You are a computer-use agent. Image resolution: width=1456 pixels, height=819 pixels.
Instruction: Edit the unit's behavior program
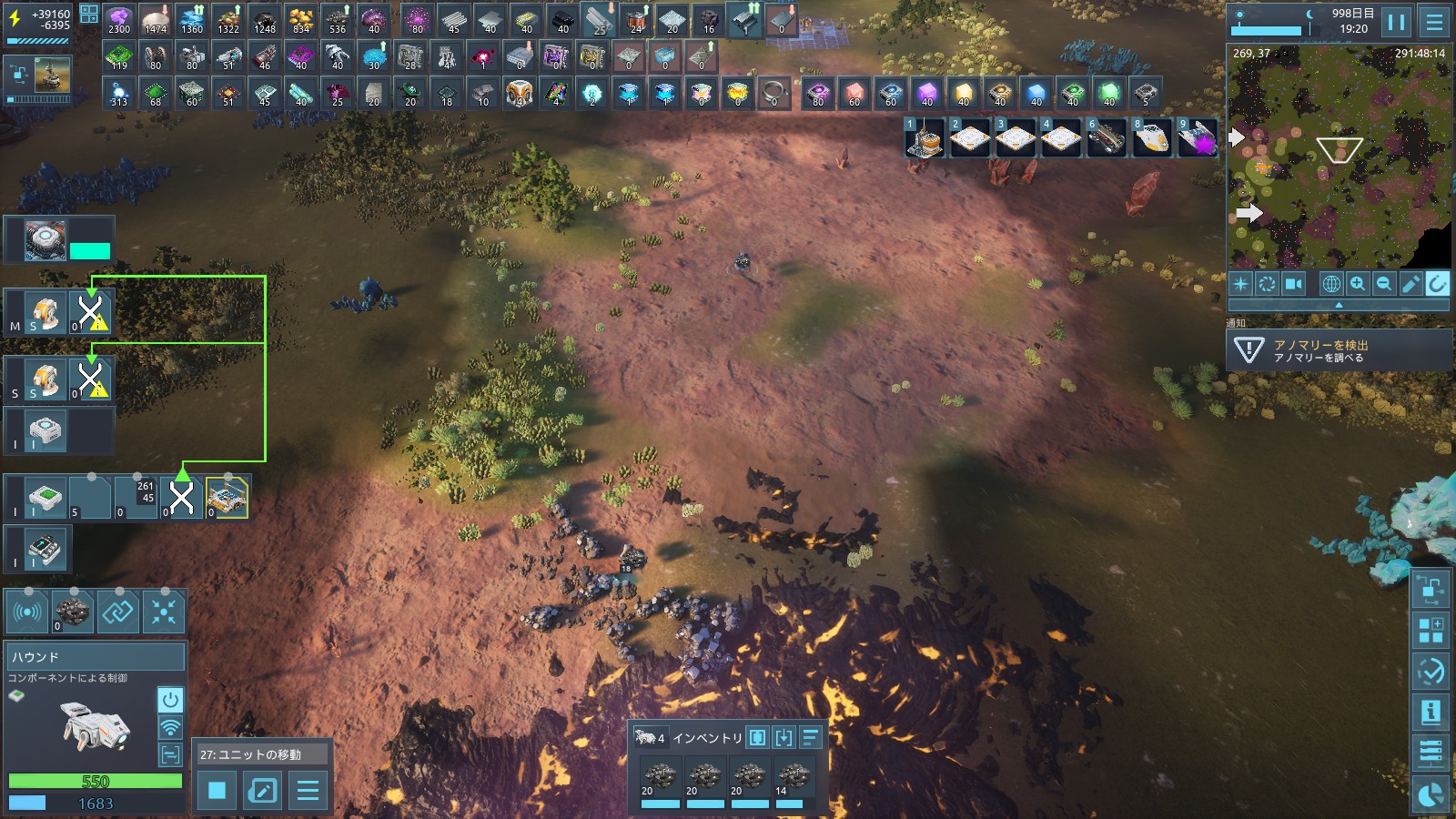(263, 790)
